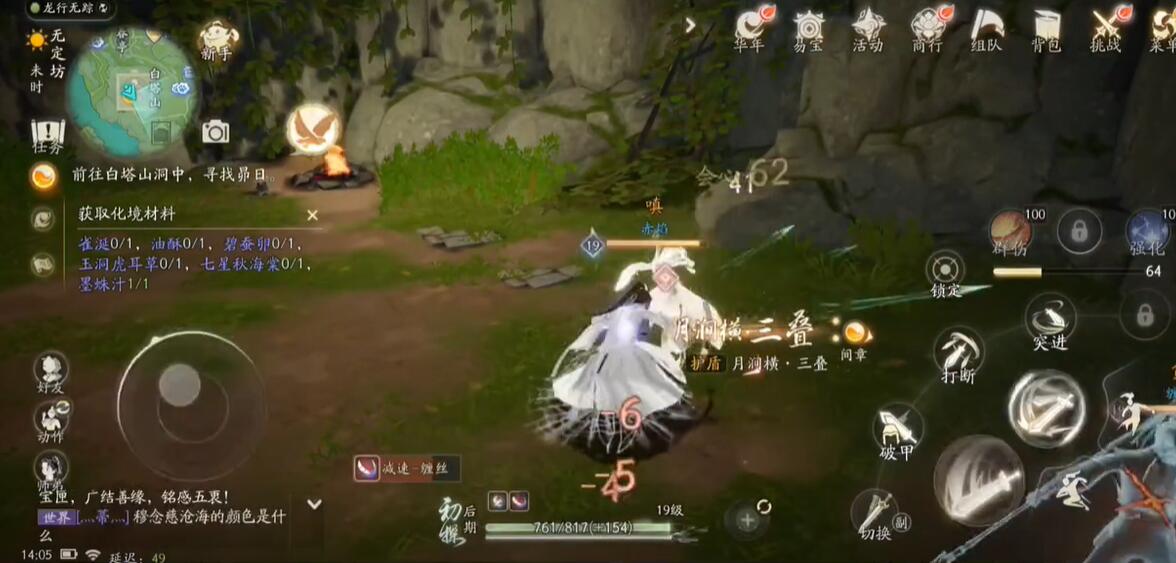Activate the 锁定 lock-on target button
This screenshot has height=563, width=1176.
click(945, 270)
